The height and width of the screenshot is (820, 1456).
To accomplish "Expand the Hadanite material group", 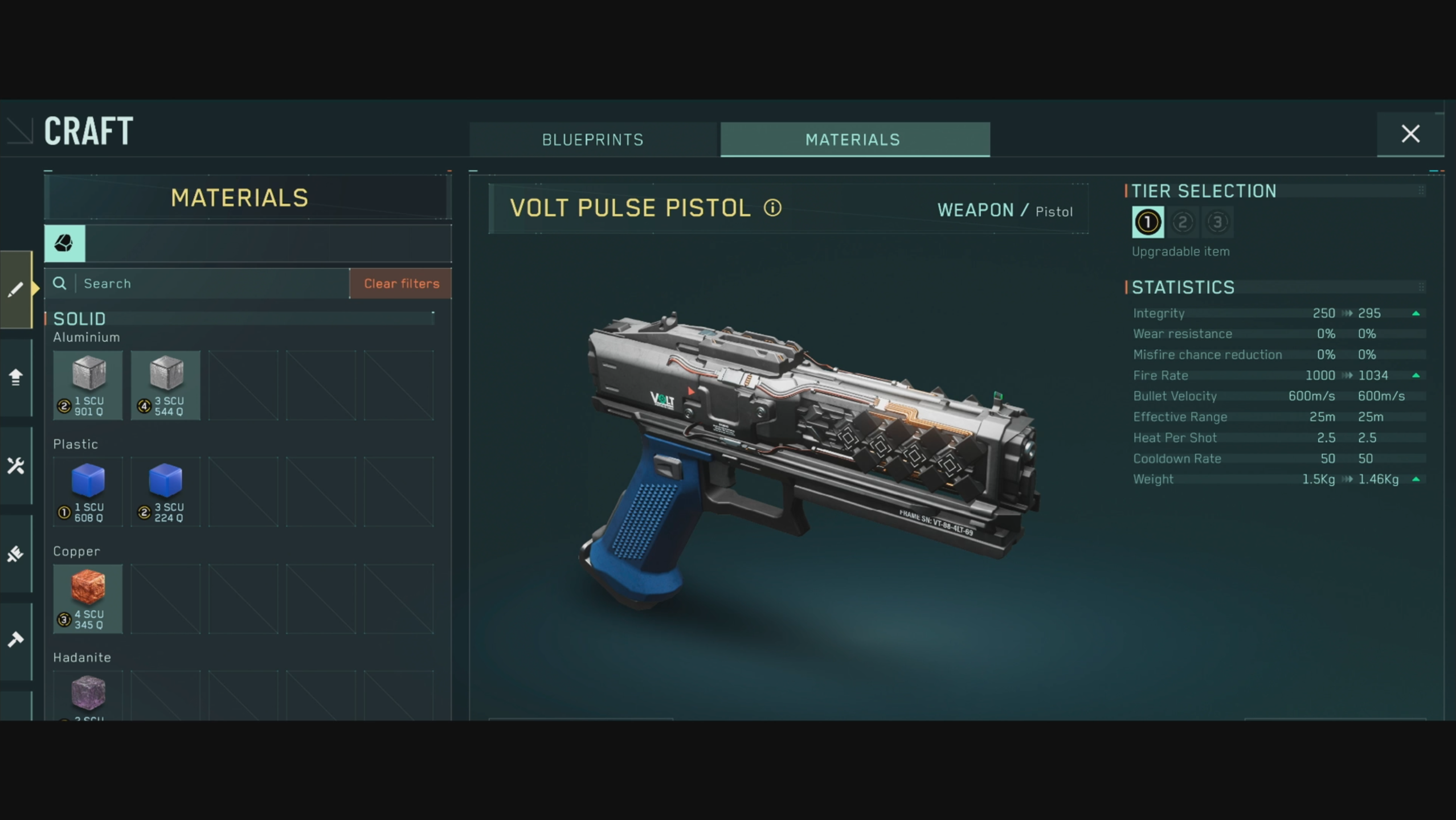I will [x=83, y=657].
